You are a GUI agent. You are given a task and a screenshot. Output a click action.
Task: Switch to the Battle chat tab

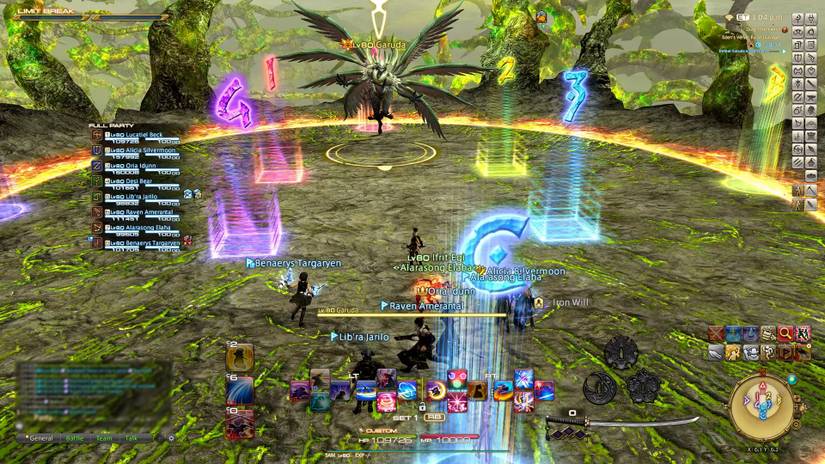(75, 438)
